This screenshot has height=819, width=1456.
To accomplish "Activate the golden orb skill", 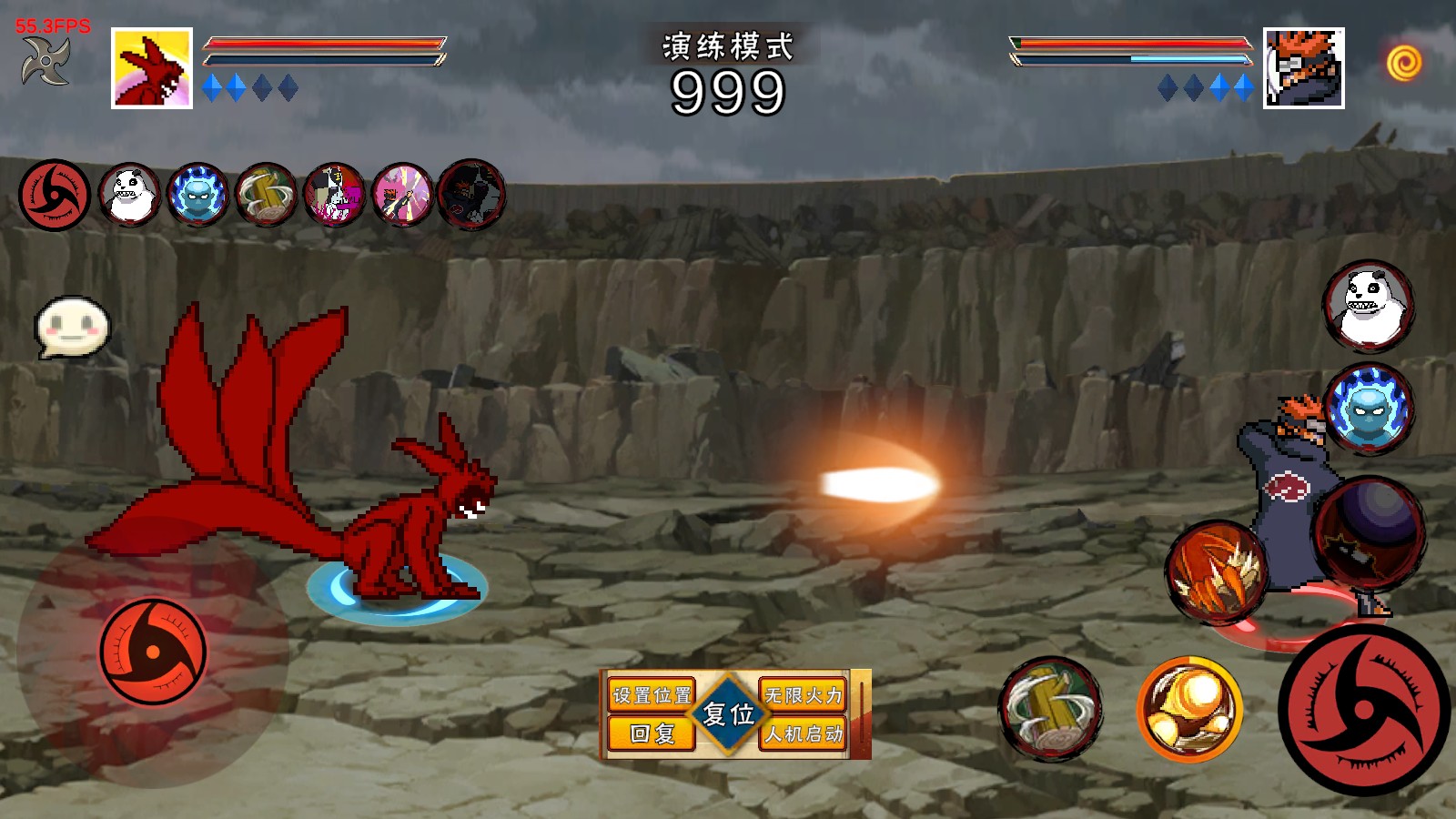I will (1189, 709).
